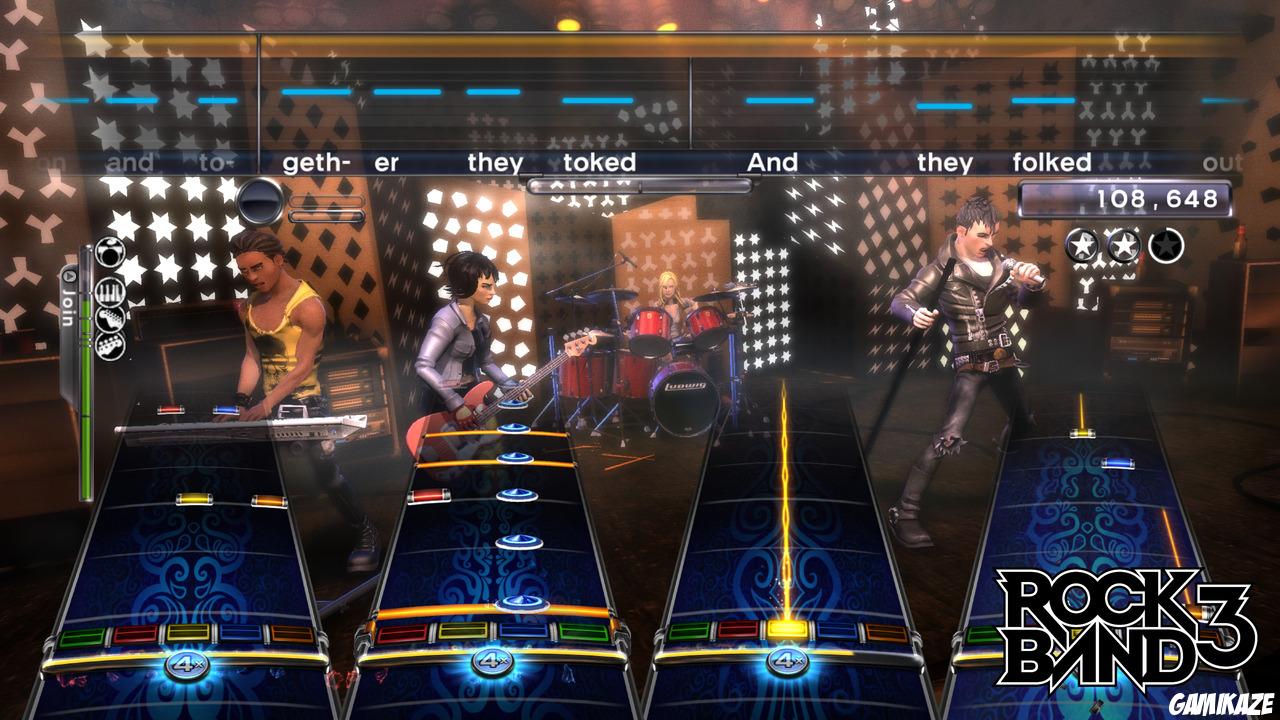Select the bass instrument icon on Join panel

pyautogui.click(x=111, y=347)
